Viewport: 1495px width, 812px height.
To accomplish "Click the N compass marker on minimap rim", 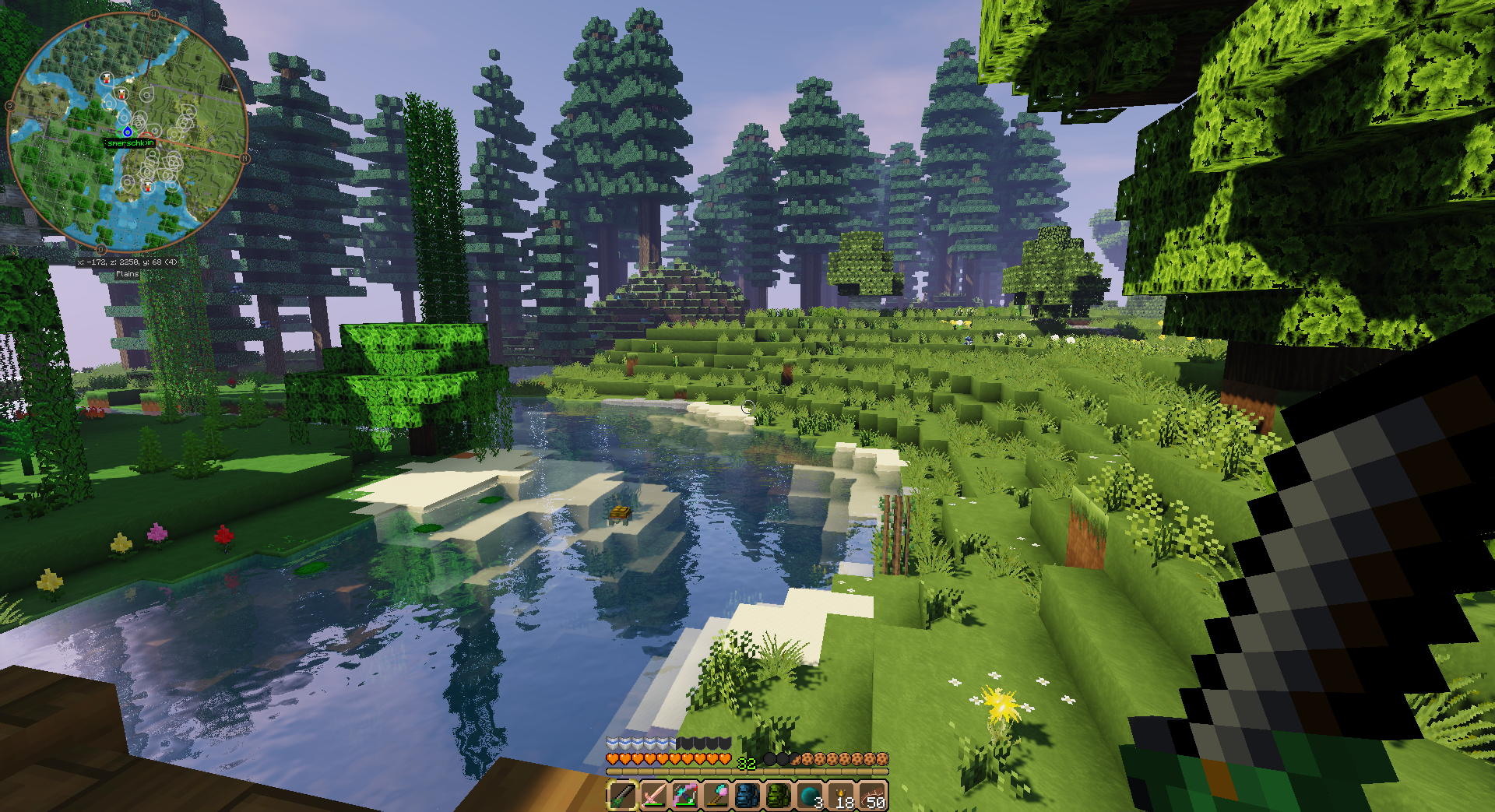I will 244,159.
